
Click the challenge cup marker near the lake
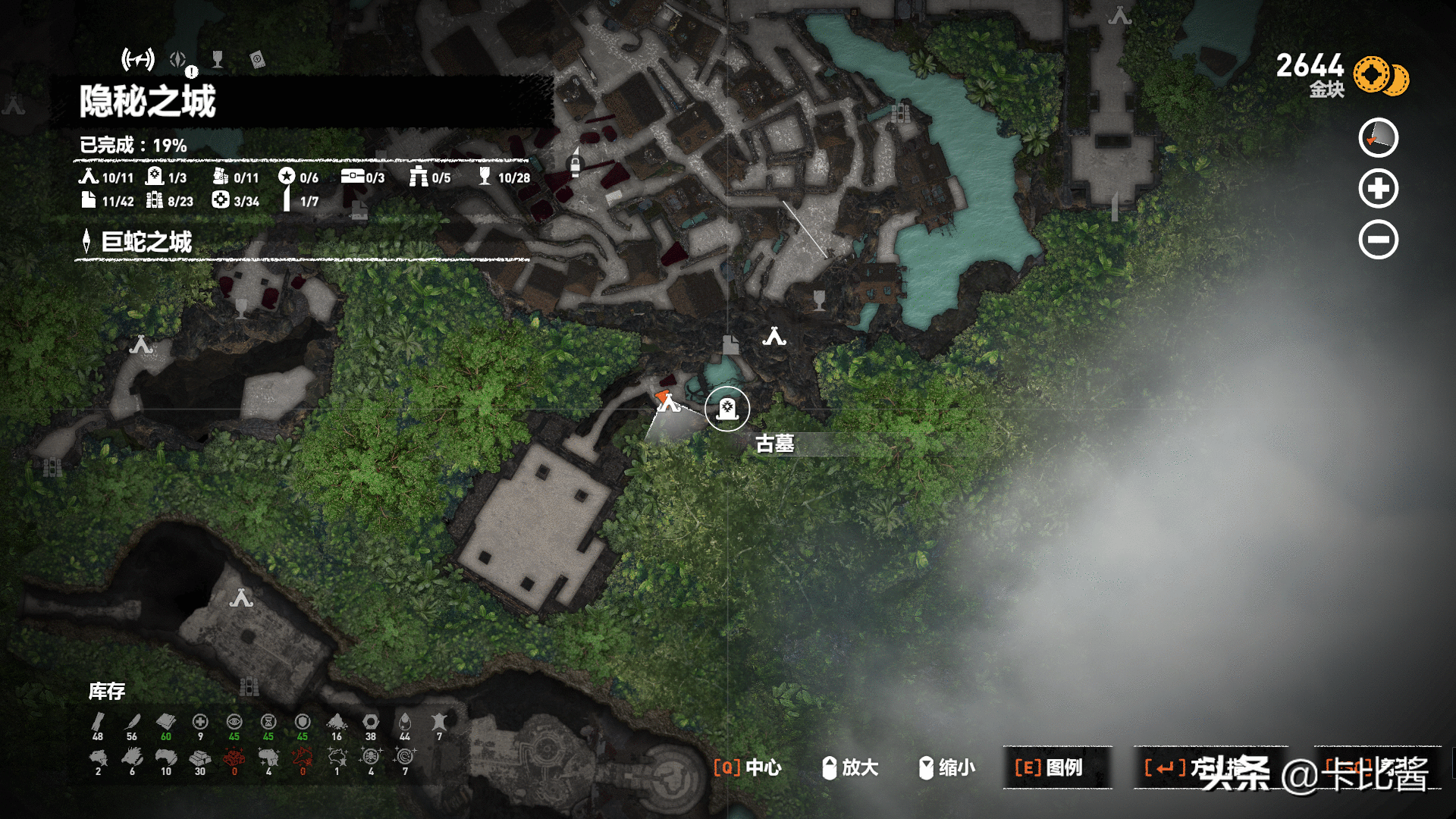[x=819, y=299]
